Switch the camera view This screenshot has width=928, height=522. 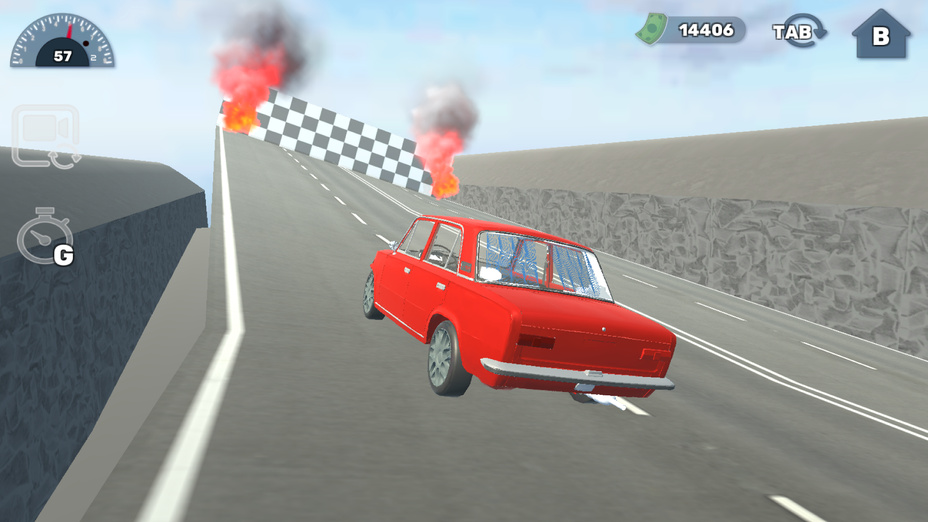pyautogui.click(x=45, y=135)
